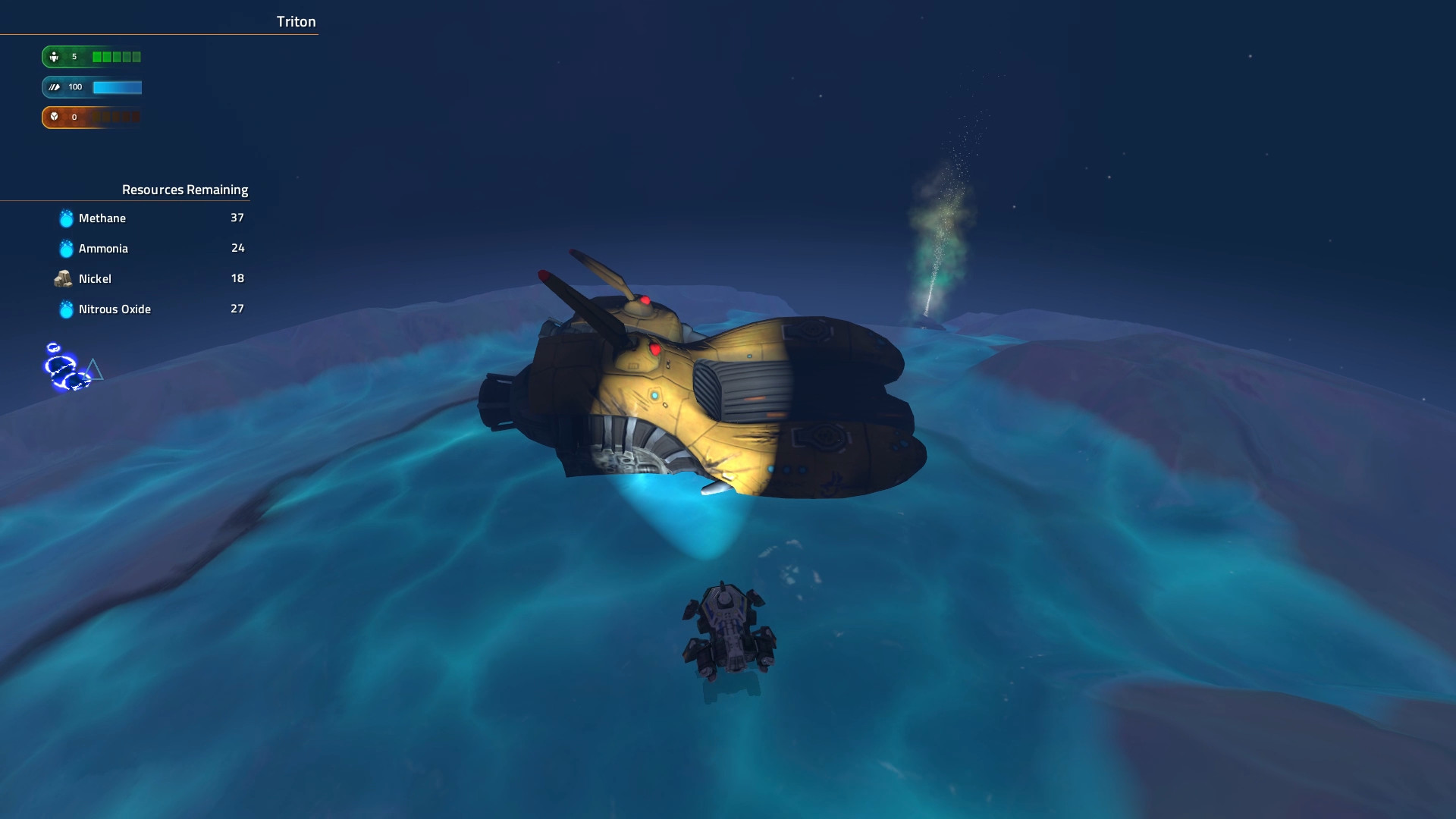Image resolution: width=1456 pixels, height=819 pixels.
Task: Select the Ammonia gas resource icon
Action: click(x=64, y=248)
